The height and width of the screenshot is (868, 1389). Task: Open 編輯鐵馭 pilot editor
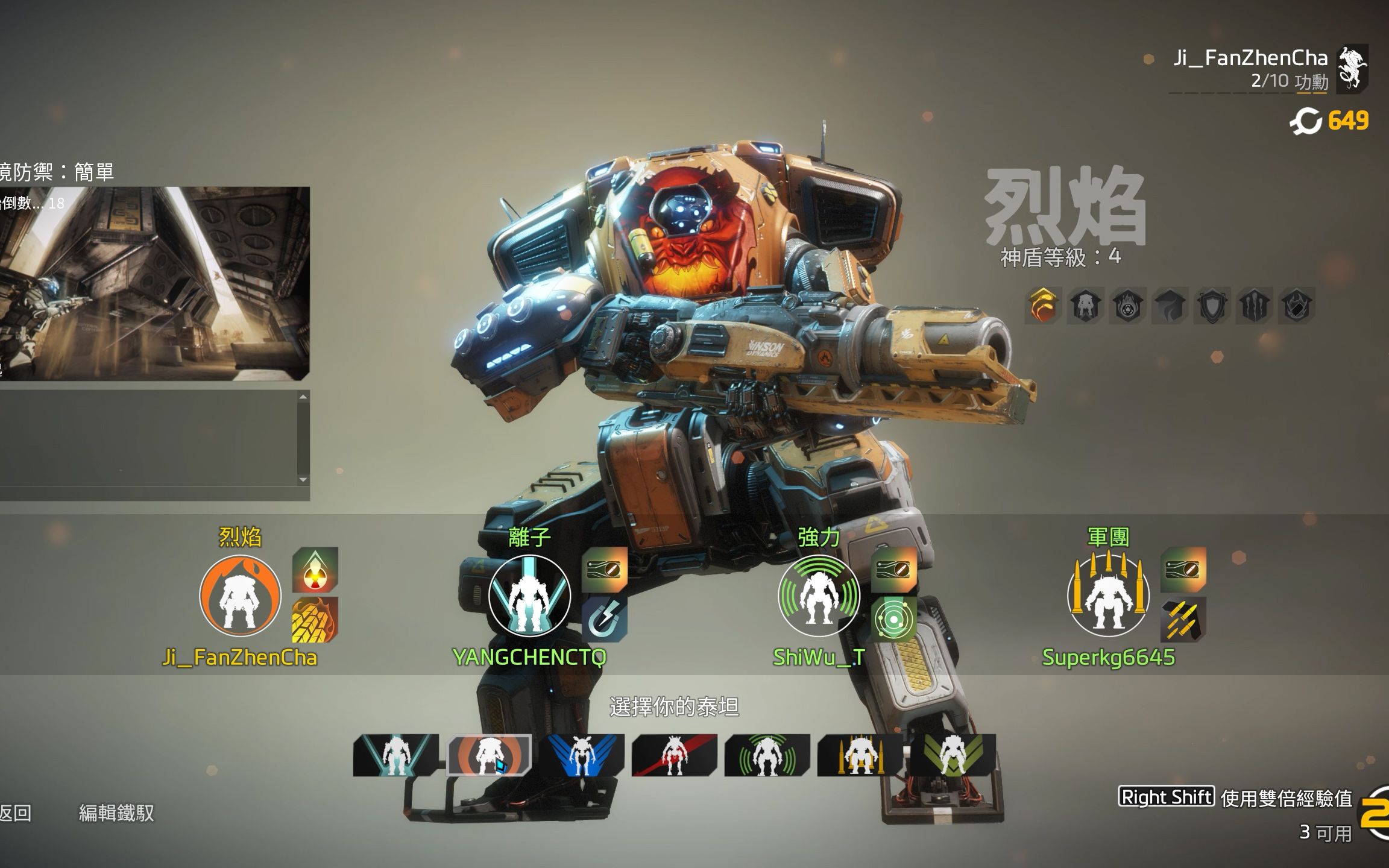116,813
